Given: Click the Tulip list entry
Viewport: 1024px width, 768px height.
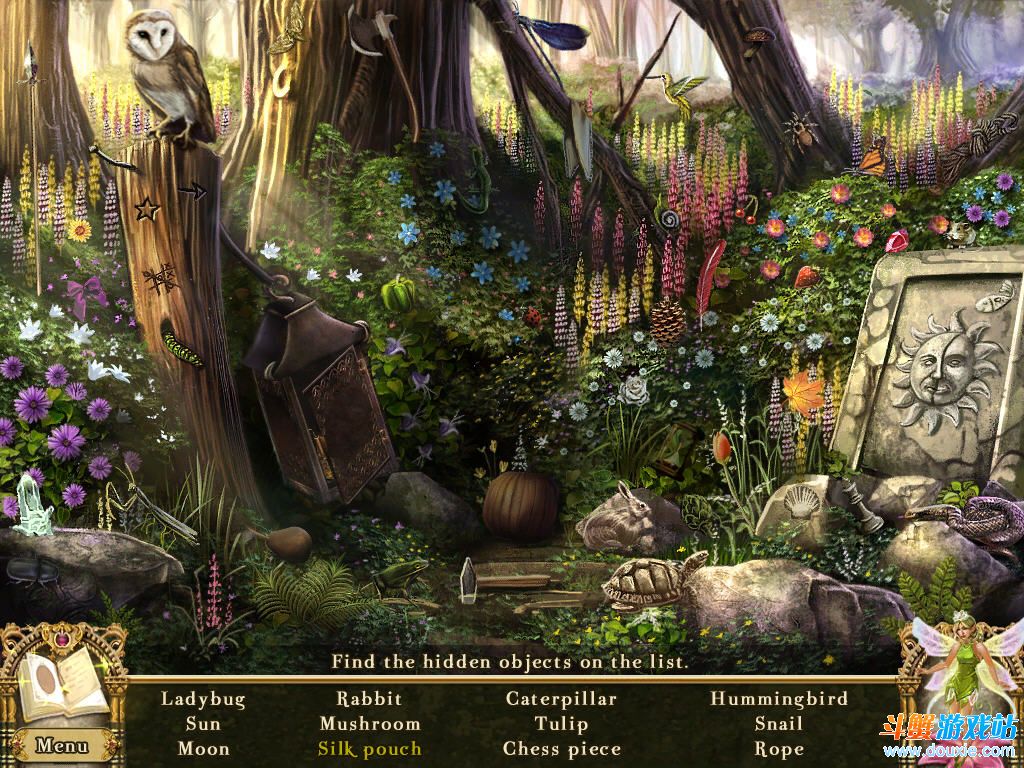Looking at the screenshot, I should click(x=561, y=724).
